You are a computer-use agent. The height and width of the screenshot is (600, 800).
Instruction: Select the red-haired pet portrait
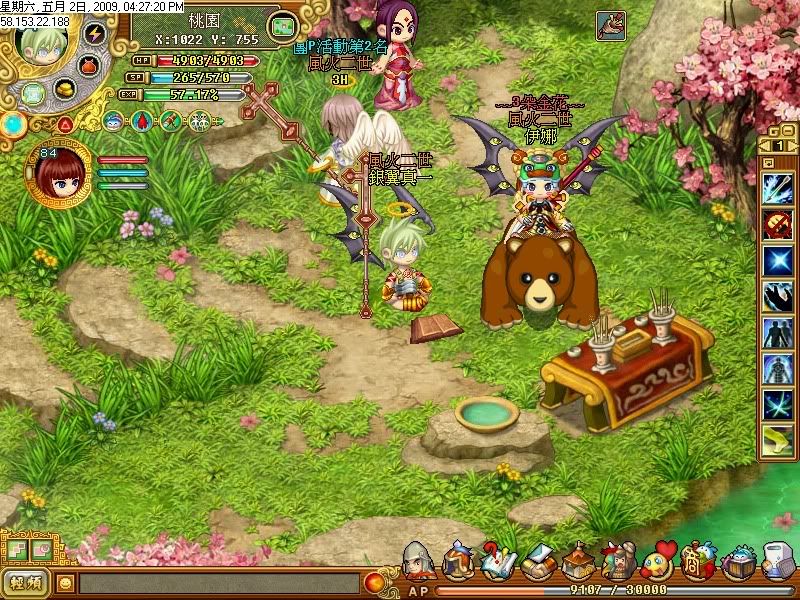tap(58, 173)
